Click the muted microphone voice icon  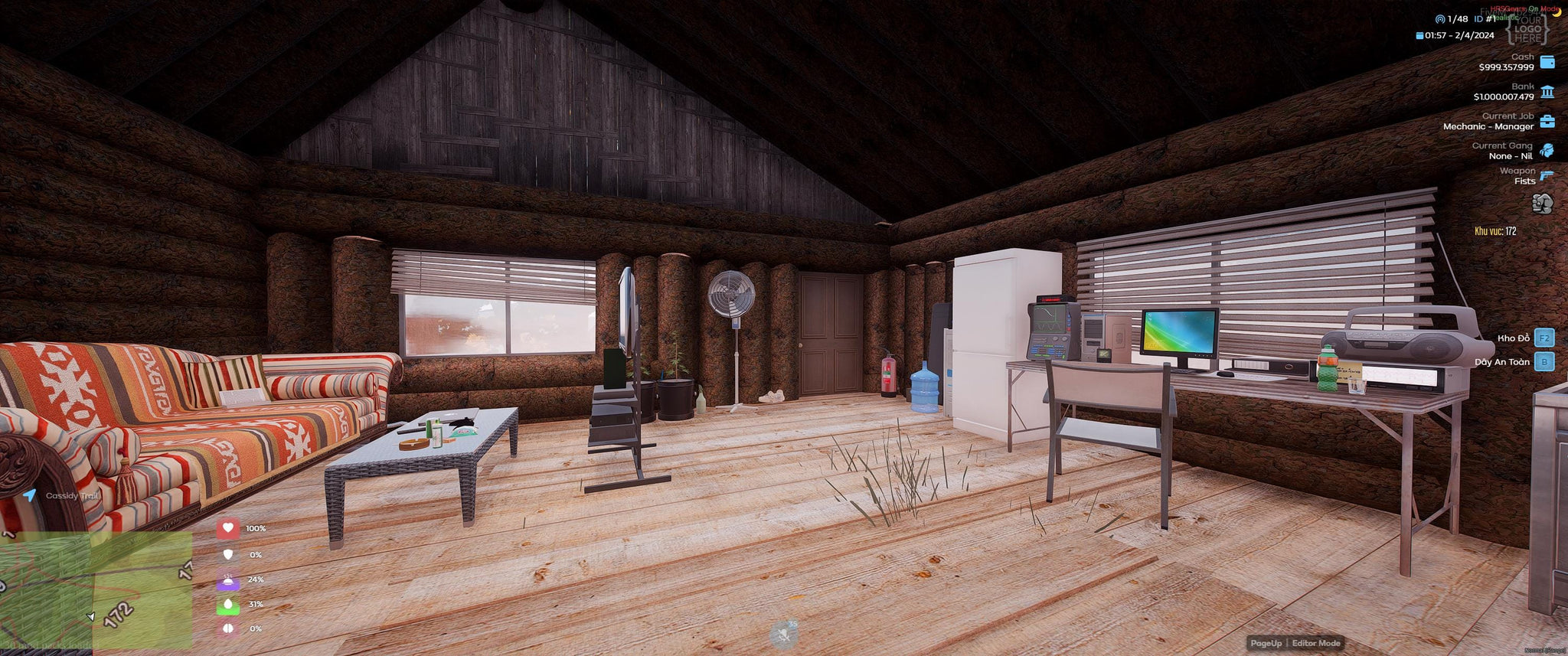[783, 635]
